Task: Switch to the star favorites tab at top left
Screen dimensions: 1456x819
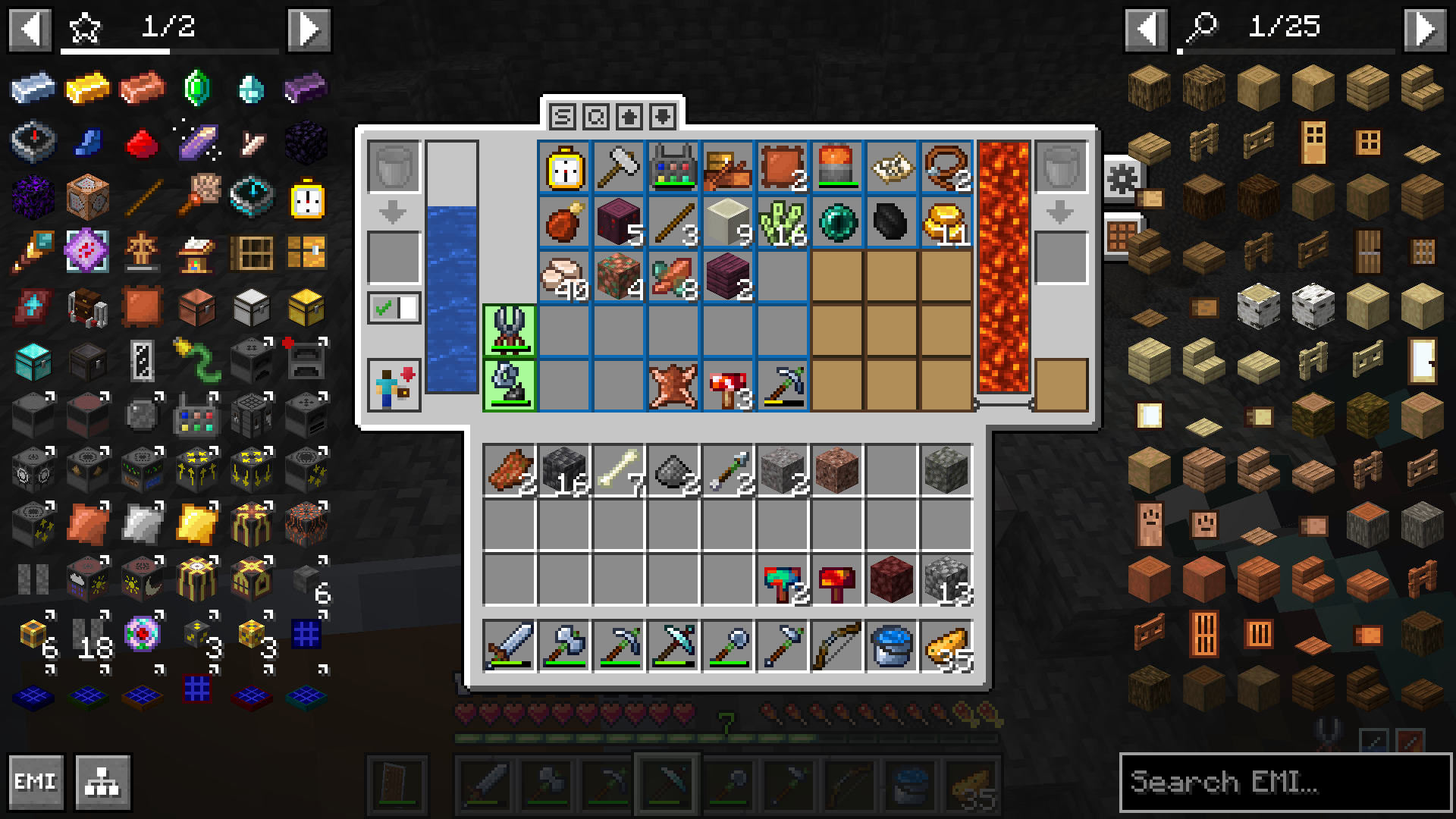Action: click(x=85, y=29)
